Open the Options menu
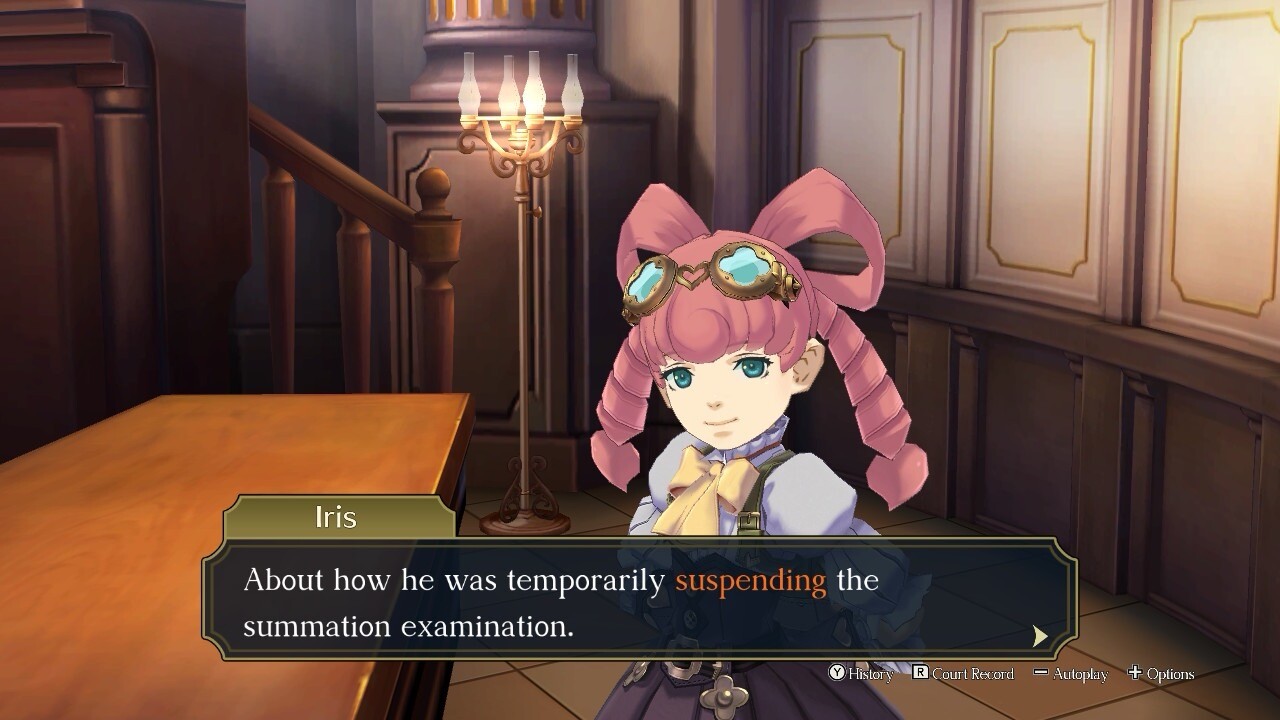Viewport: 1280px width, 720px height. pos(1160,674)
